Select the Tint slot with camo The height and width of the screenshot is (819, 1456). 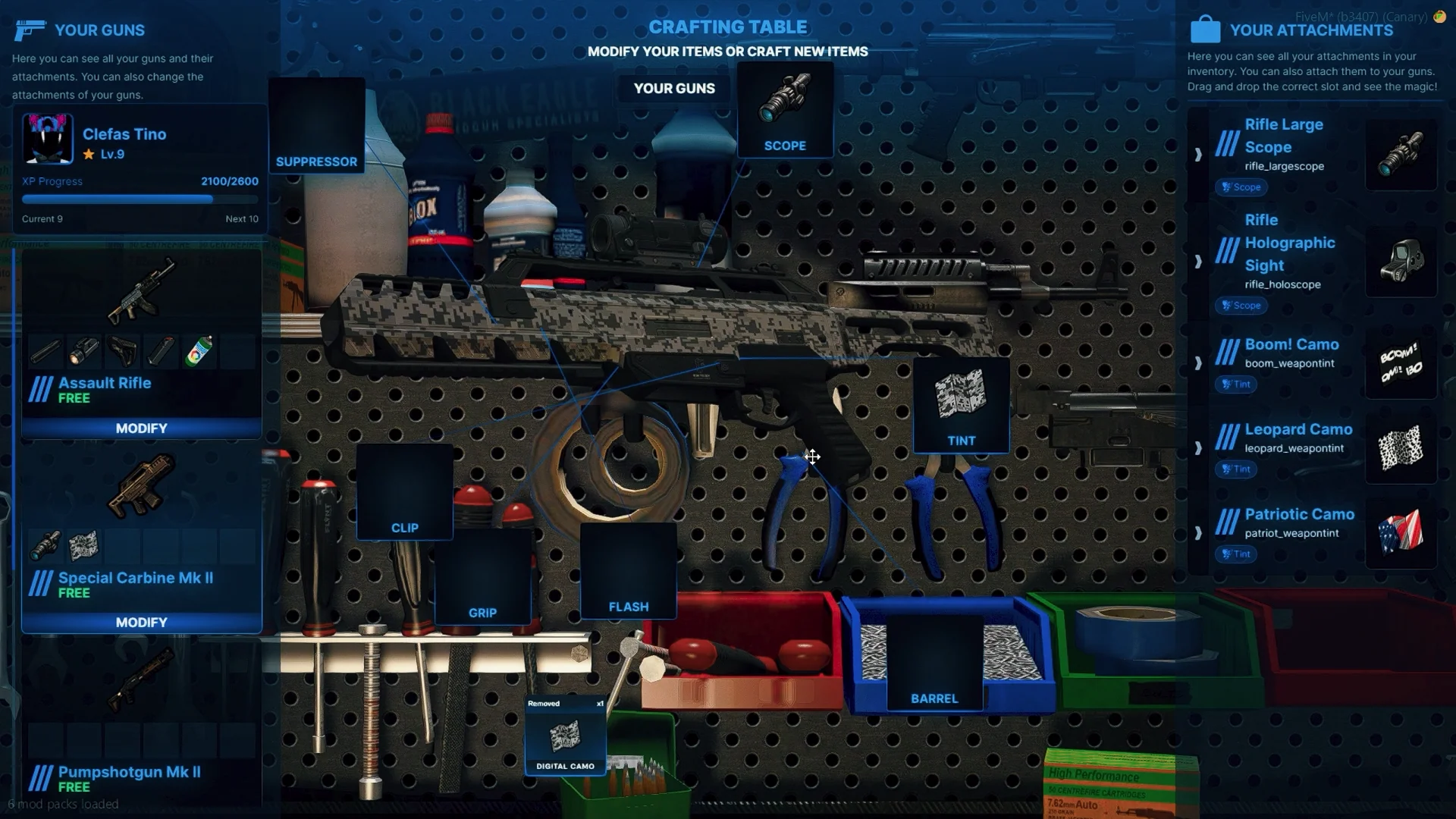961,406
